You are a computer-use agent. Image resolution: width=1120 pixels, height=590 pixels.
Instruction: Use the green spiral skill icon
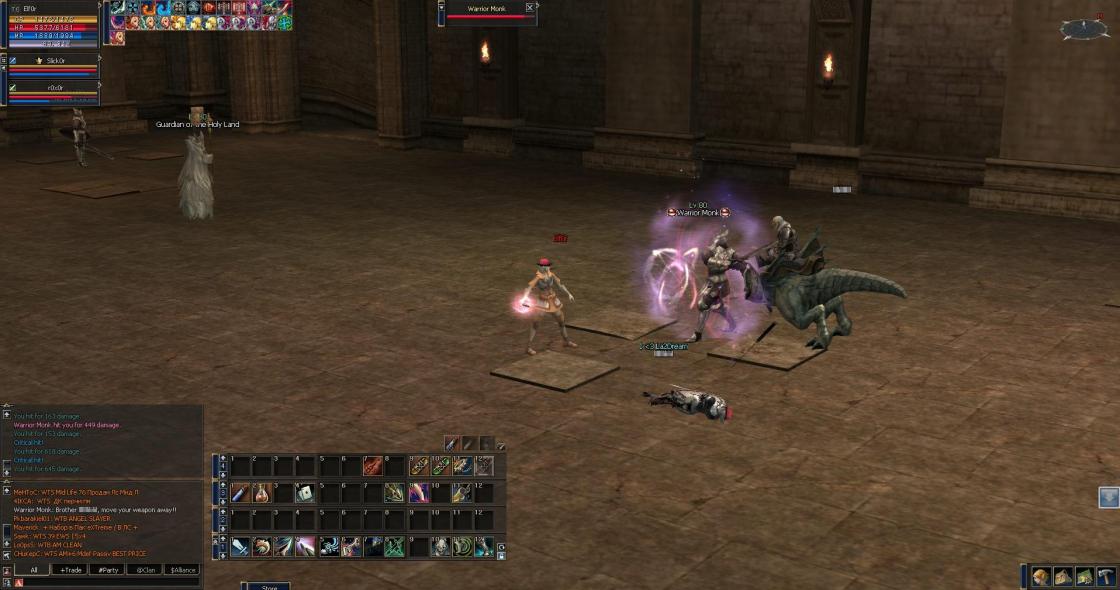click(462, 546)
